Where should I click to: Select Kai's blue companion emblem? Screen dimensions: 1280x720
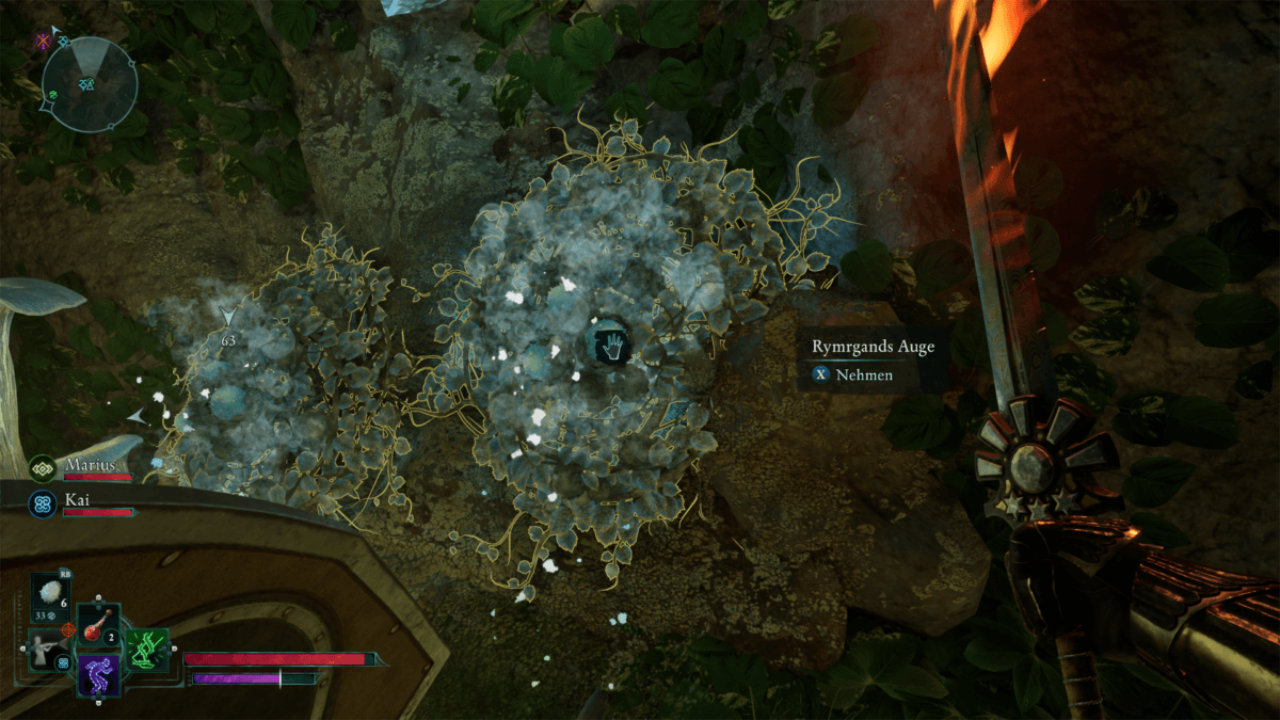pyautogui.click(x=42, y=502)
